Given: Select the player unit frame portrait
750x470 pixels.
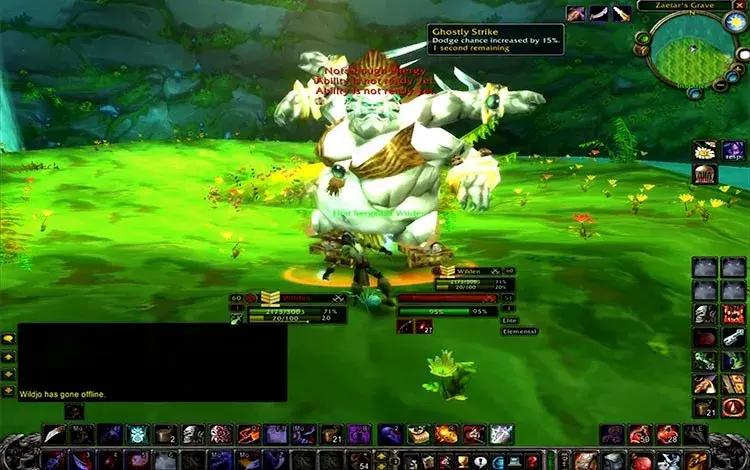Looking at the screenshot, I should click(x=270, y=298).
